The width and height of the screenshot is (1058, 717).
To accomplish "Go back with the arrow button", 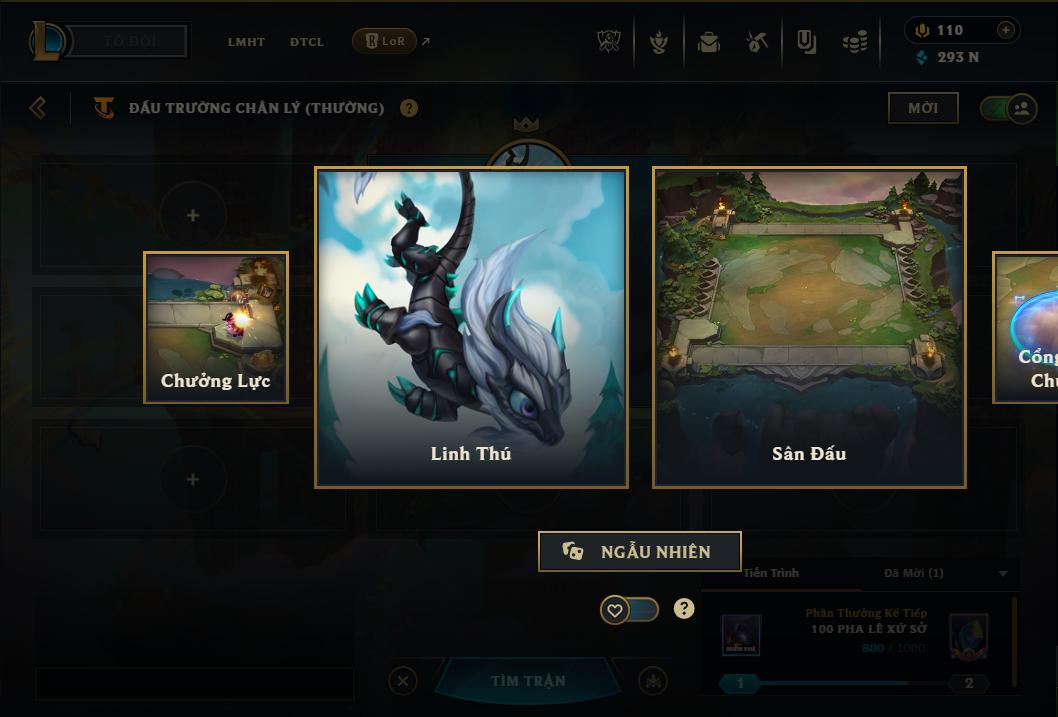I will pyautogui.click(x=38, y=107).
